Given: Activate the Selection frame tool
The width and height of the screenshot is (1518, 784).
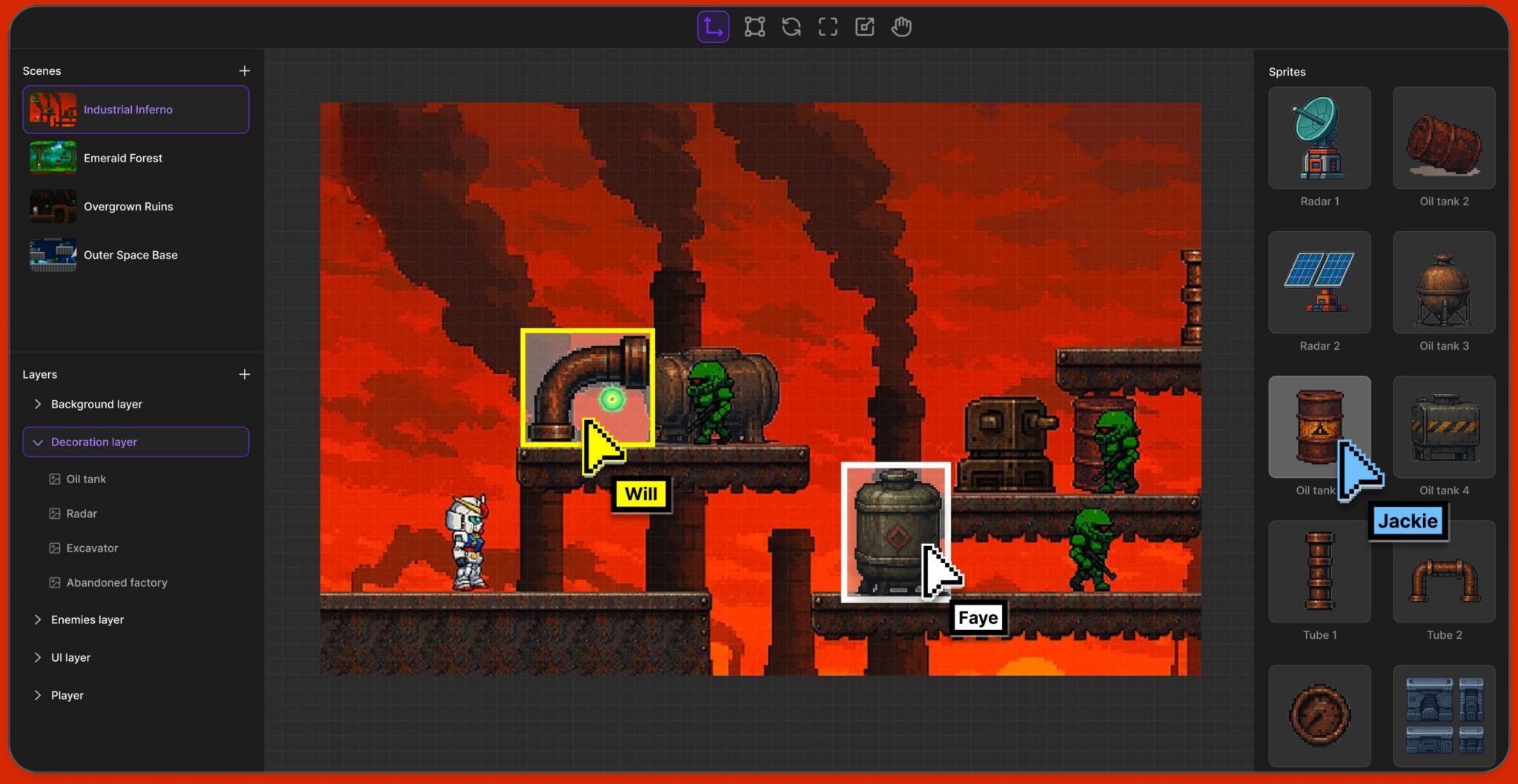Looking at the screenshot, I should [x=827, y=27].
